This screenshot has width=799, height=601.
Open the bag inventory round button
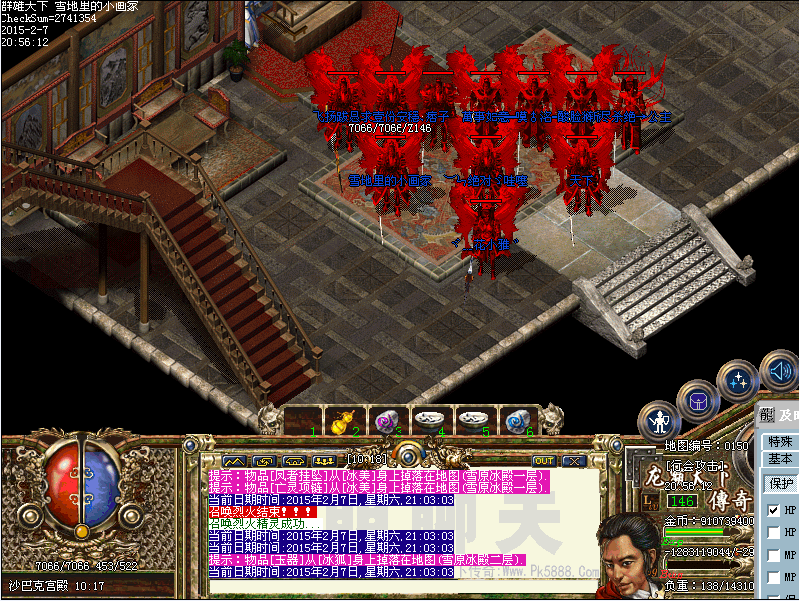click(x=697, y=402)
